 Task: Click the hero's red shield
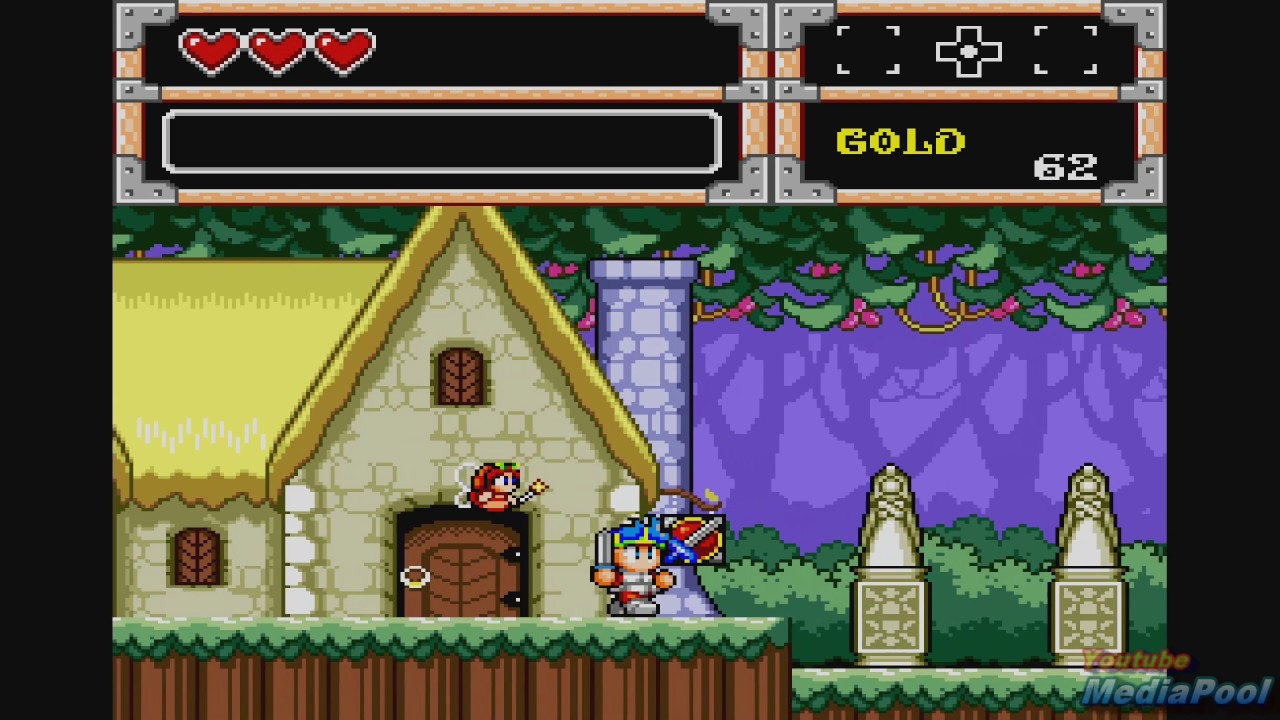coord(691,538)
